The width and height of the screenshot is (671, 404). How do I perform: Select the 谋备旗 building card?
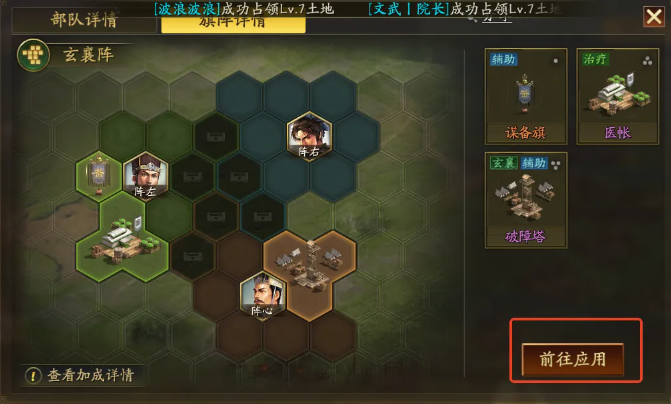(525, 97)
